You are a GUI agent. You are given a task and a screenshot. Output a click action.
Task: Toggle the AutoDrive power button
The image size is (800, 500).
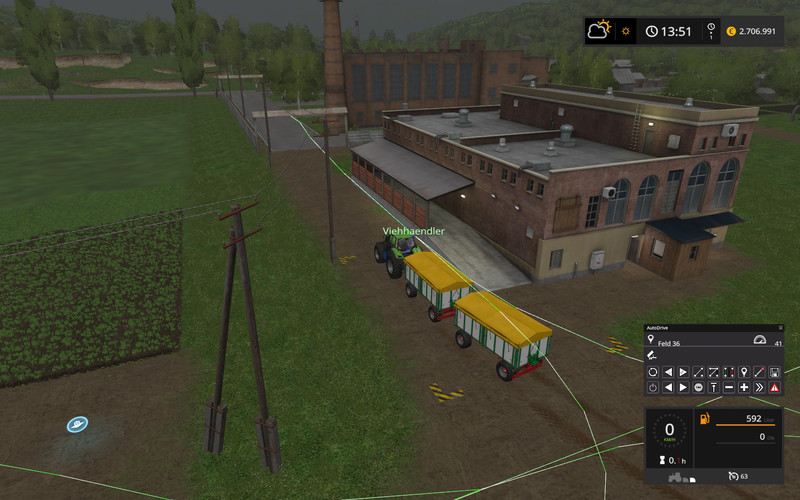(x=652, y=387)
